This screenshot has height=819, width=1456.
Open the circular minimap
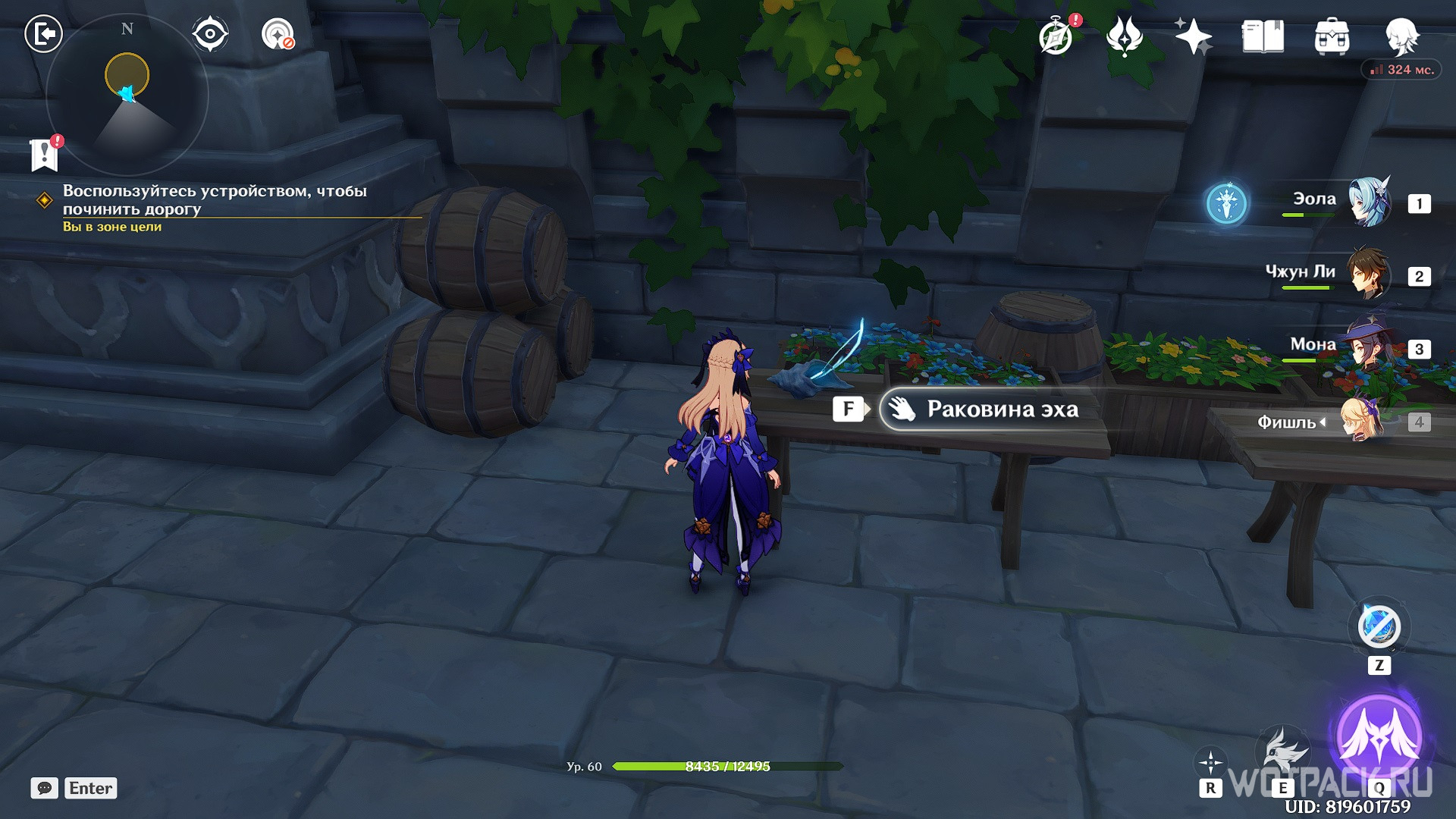tap(127, 95)
